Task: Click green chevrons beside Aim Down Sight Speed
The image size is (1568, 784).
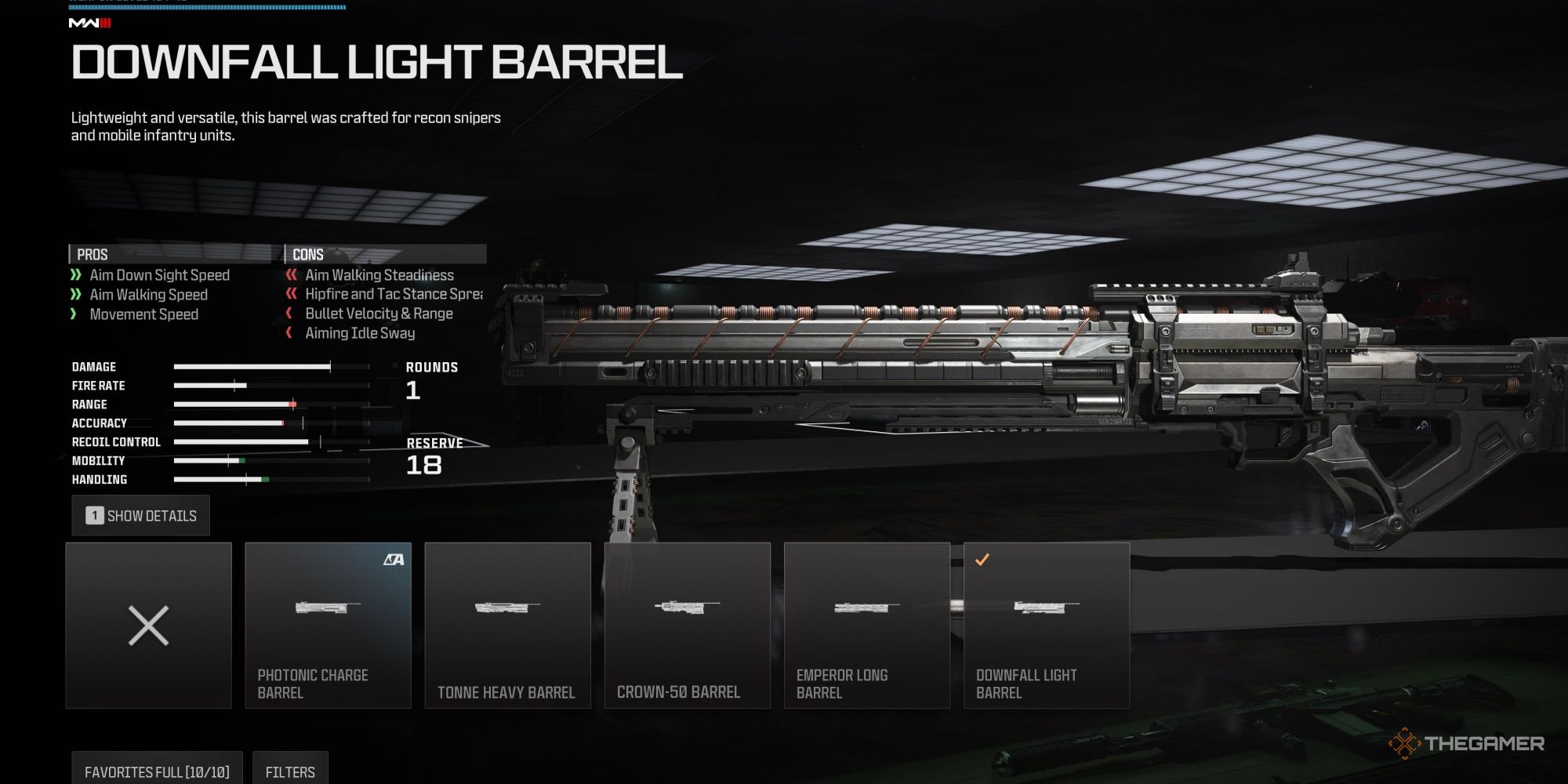Action: pos(75,275)
